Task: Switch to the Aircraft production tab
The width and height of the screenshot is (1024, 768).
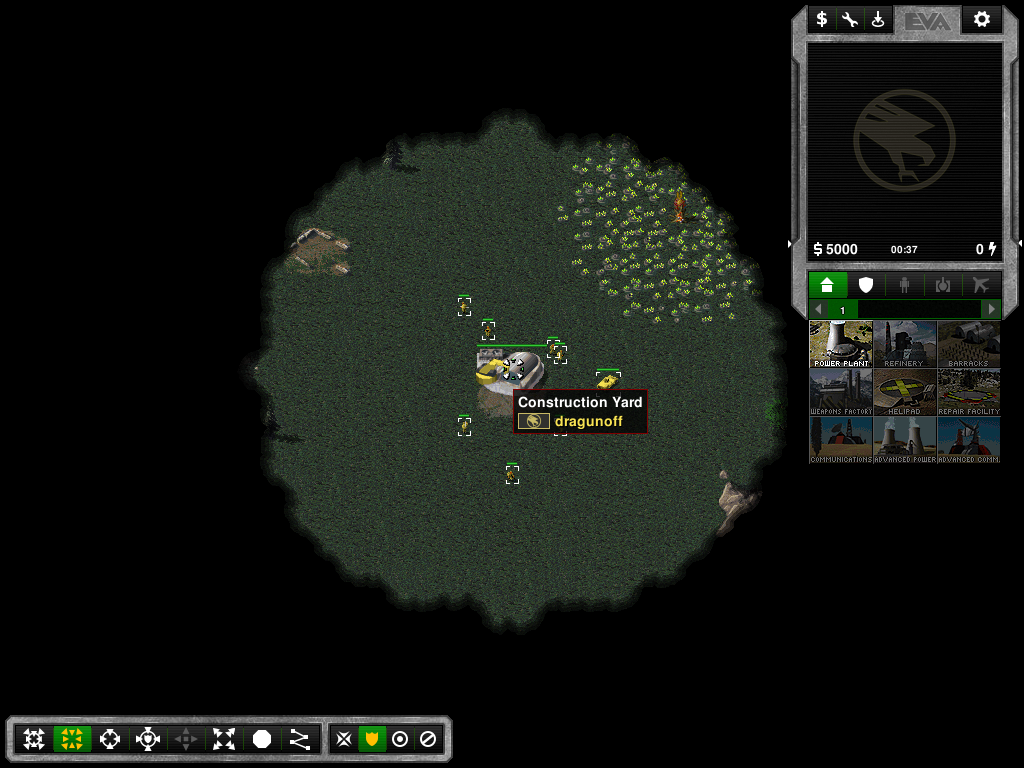Action: 981,285
